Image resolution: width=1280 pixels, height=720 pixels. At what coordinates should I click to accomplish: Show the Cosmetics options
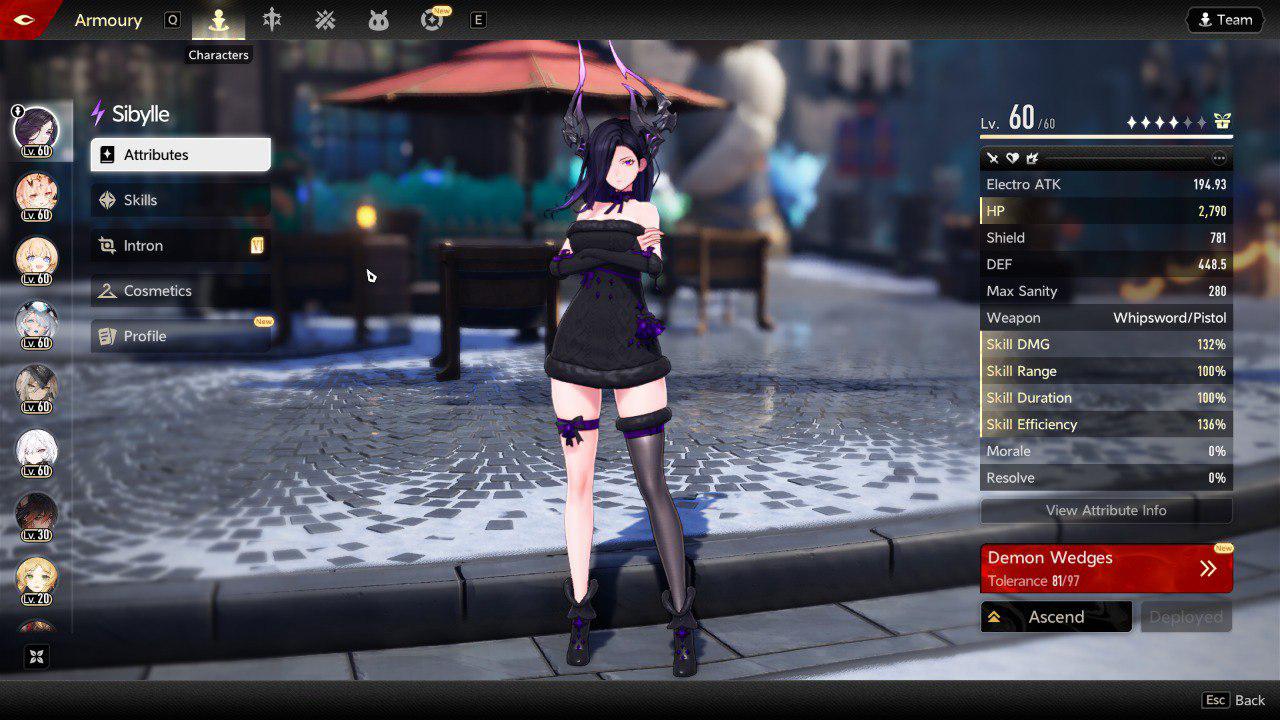[180, 291]
